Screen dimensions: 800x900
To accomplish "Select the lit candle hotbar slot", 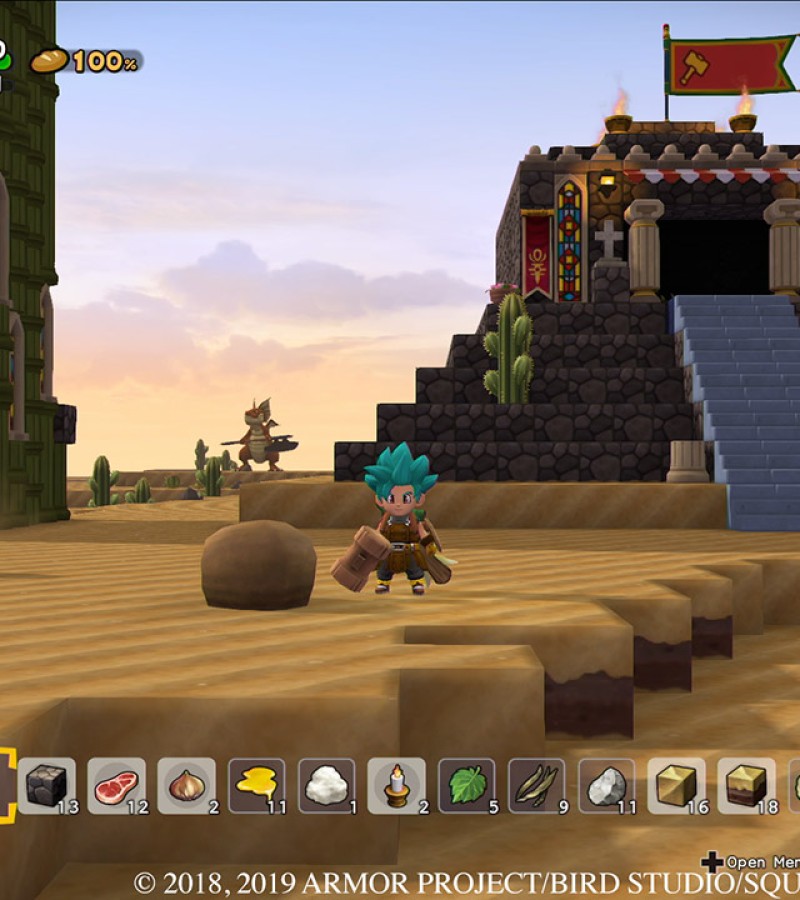I will point(396,786).
